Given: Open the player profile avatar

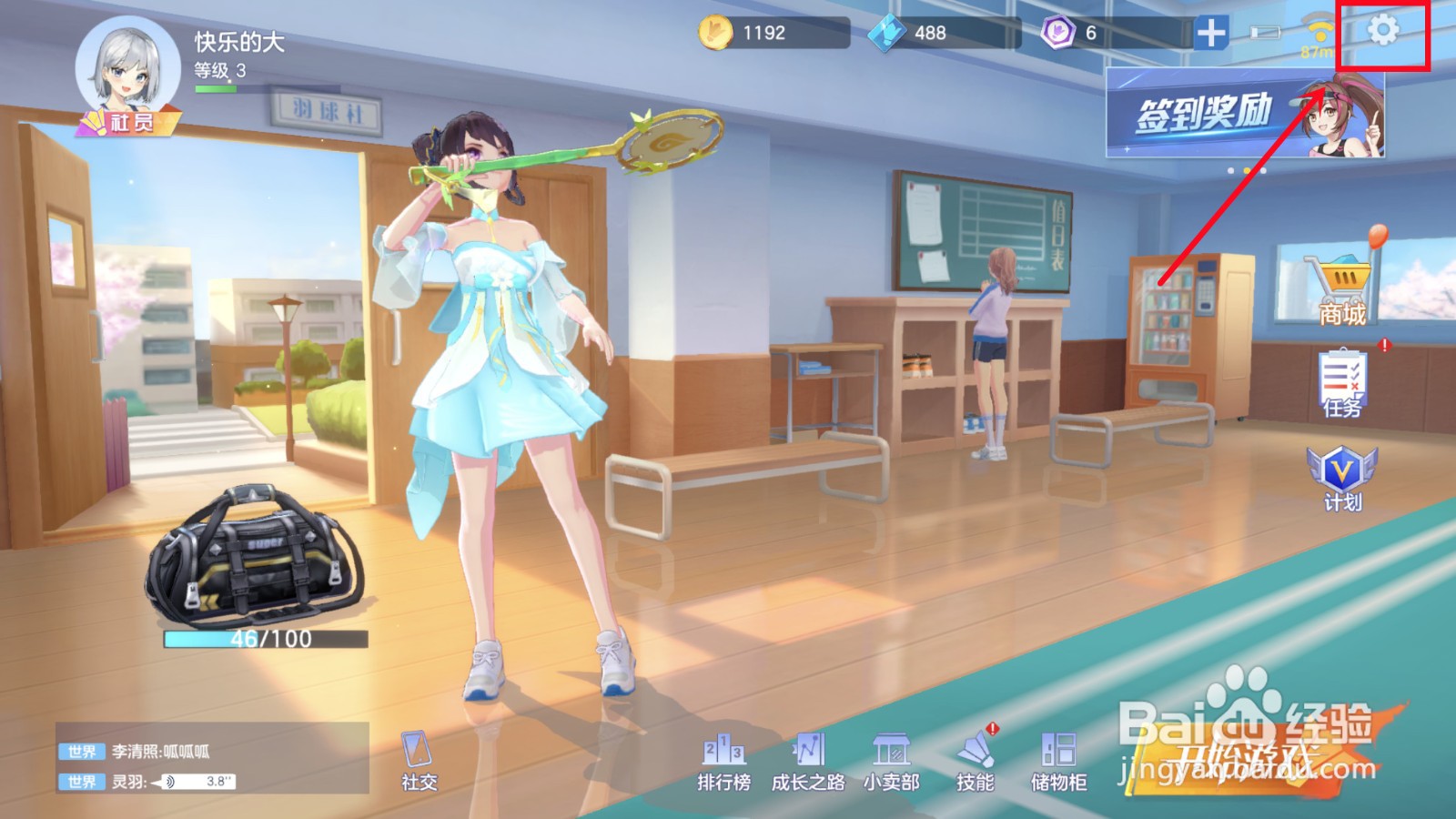Looking at the screenshot, I should pyautogui.click(x=127, y=71).
